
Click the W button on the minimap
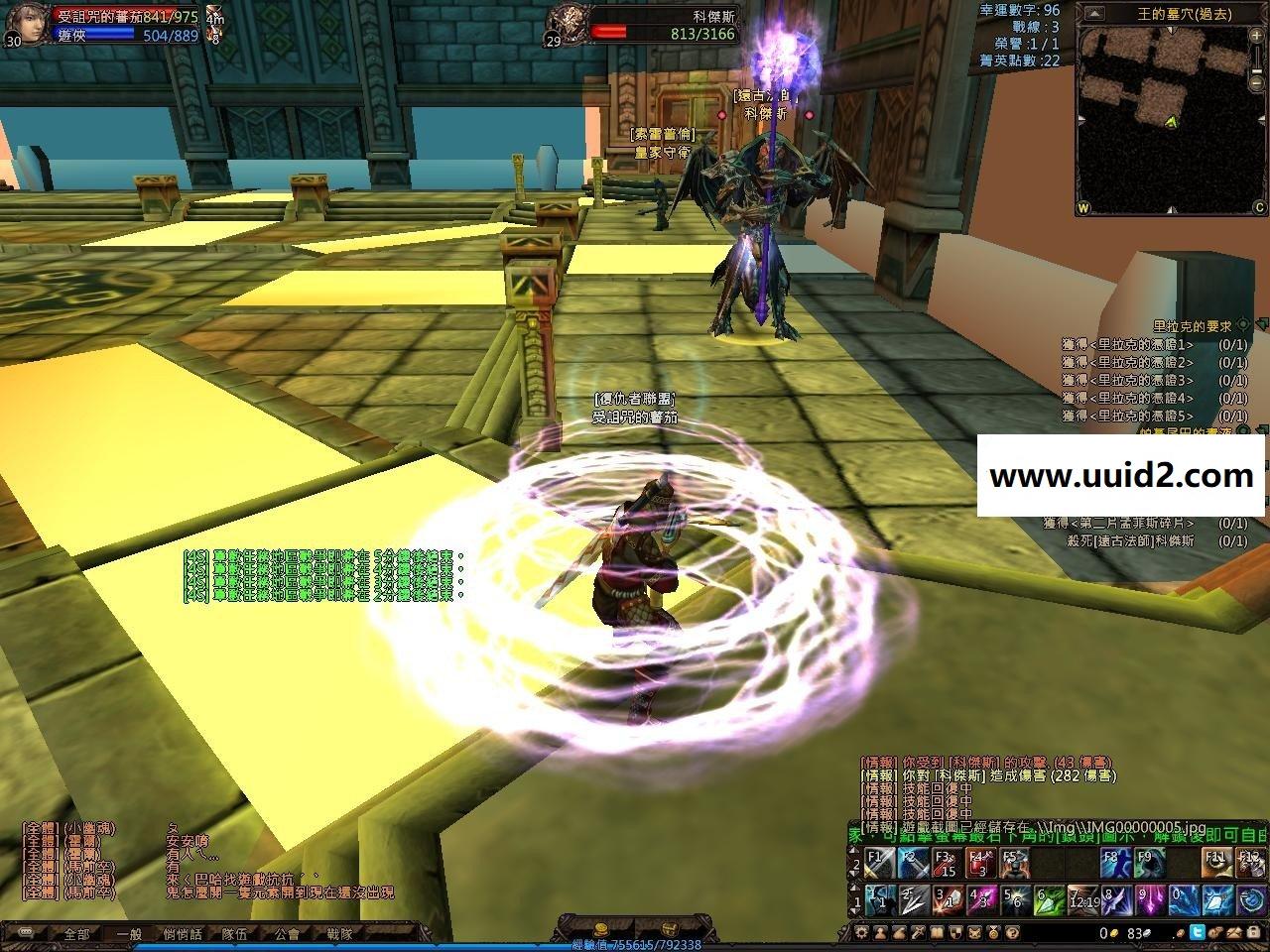point(1083,208)
